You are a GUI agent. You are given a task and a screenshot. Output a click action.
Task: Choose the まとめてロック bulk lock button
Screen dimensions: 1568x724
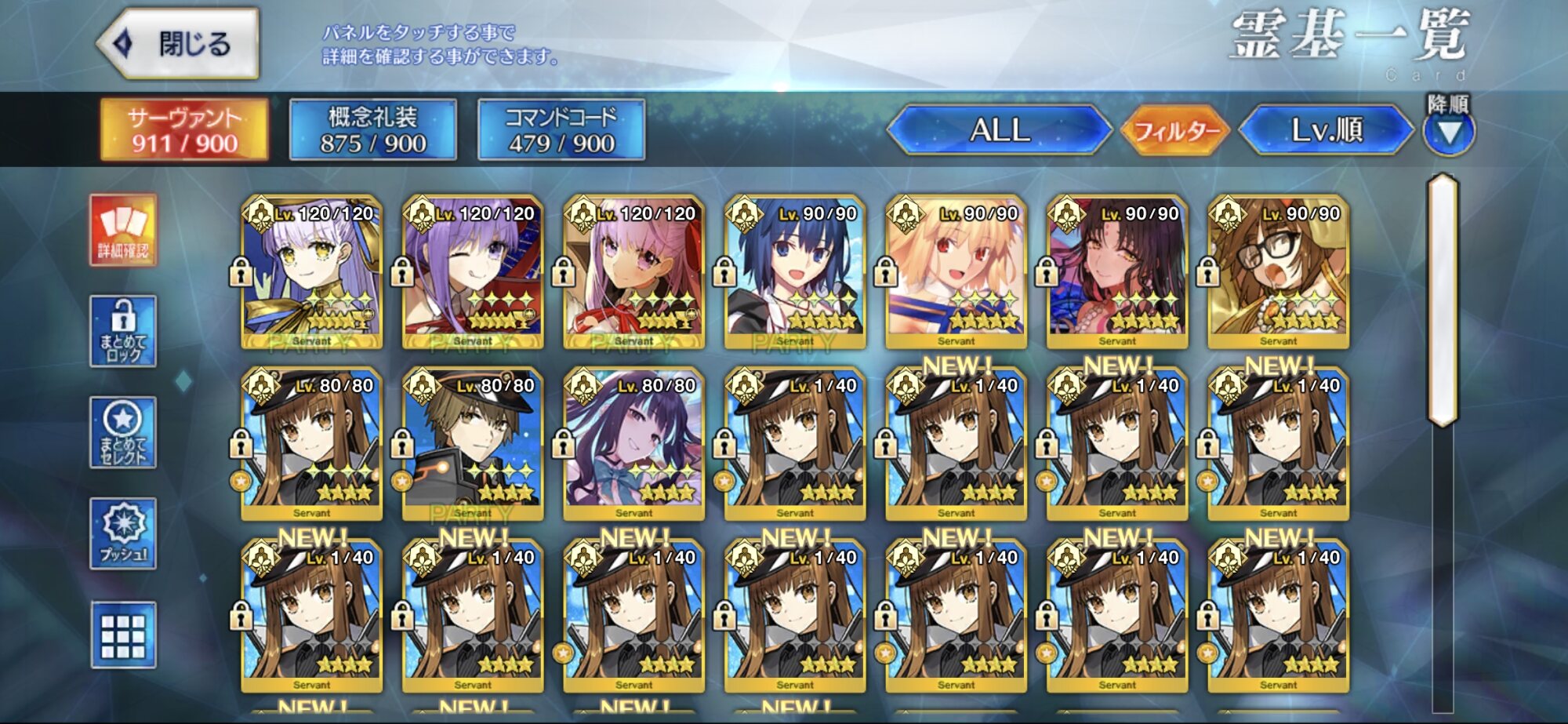click(123, 331)
